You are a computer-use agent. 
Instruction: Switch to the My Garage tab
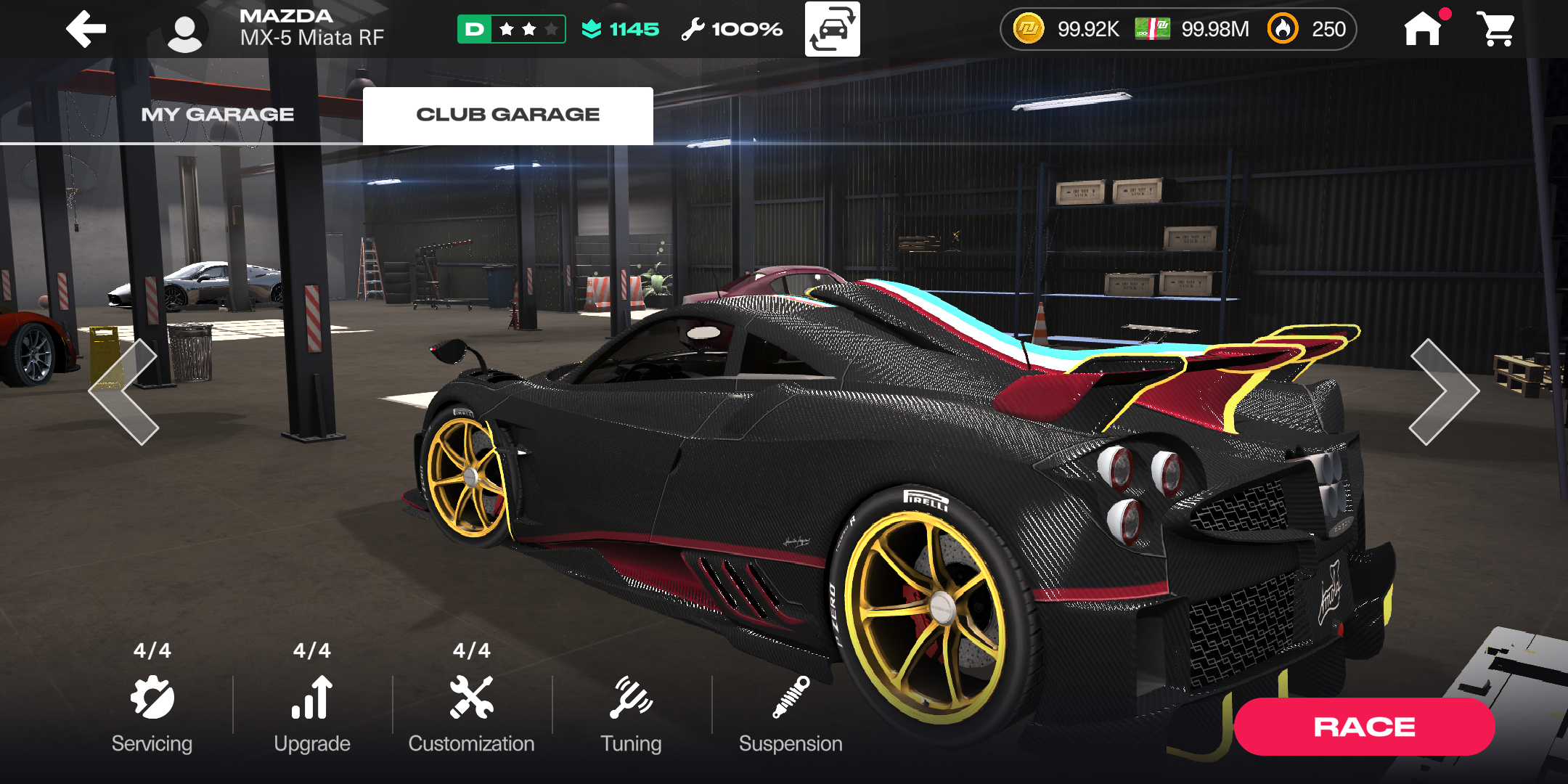coord(217,115)
